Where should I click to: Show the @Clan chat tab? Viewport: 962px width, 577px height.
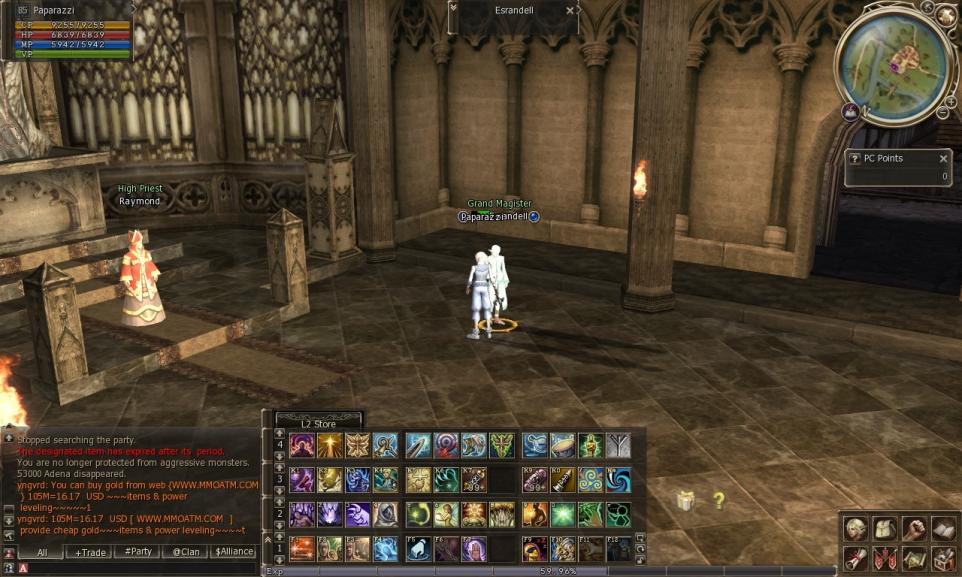click(x=185, y=552)
